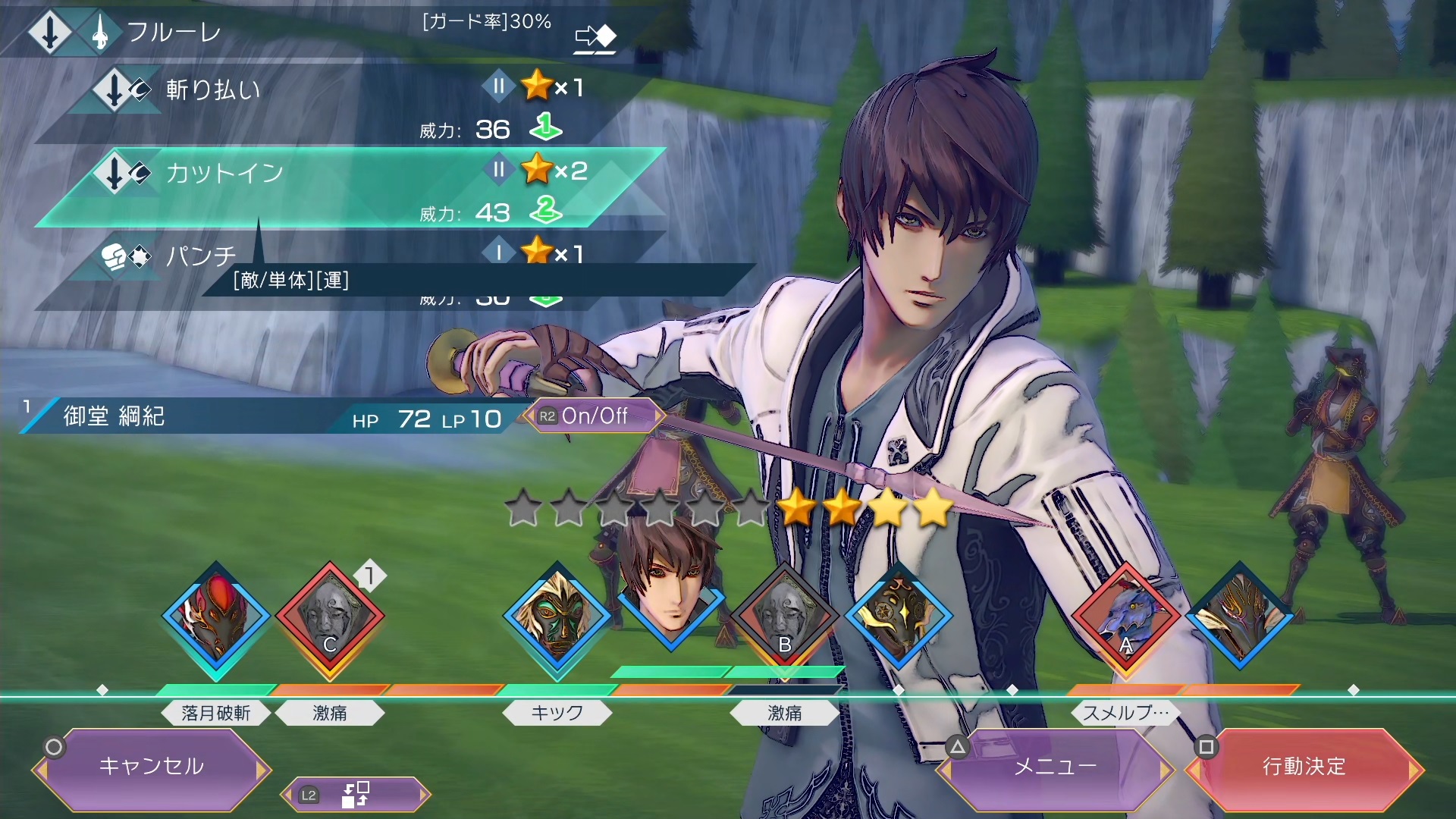Click the weapon switch arrow icon
Screen dimensions: 1456x819
595,38
